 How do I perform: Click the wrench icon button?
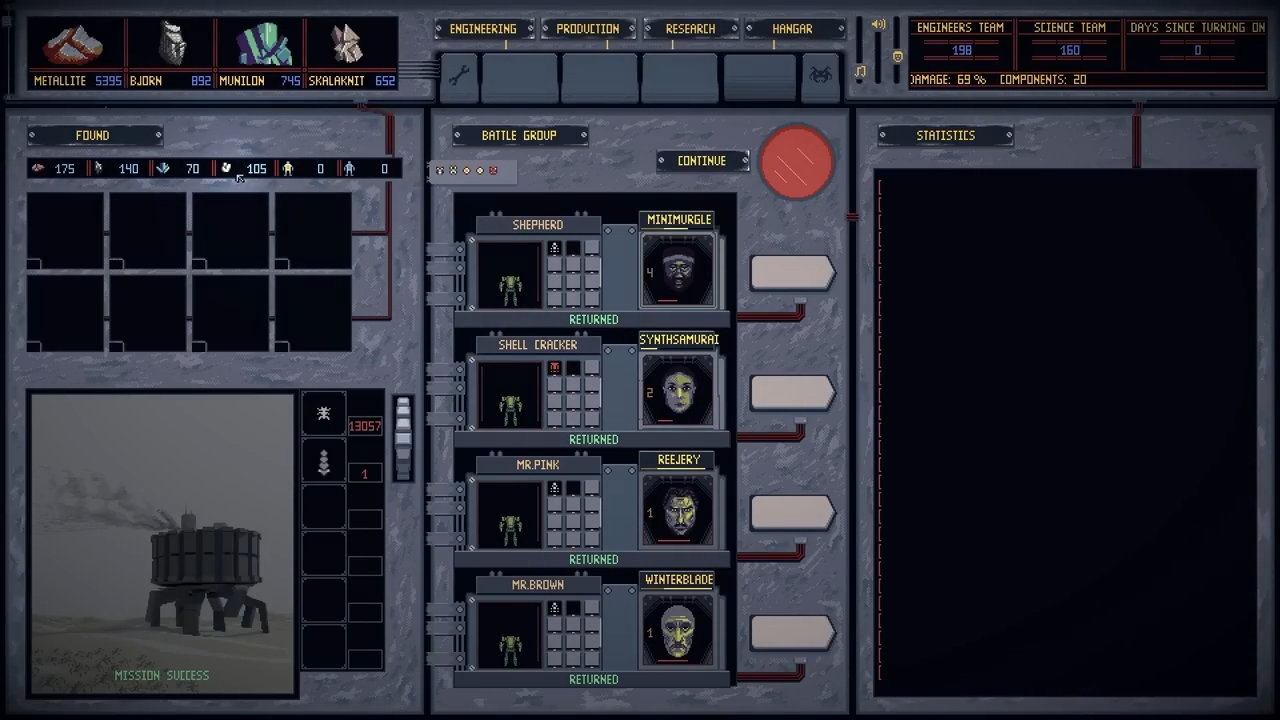459,76
